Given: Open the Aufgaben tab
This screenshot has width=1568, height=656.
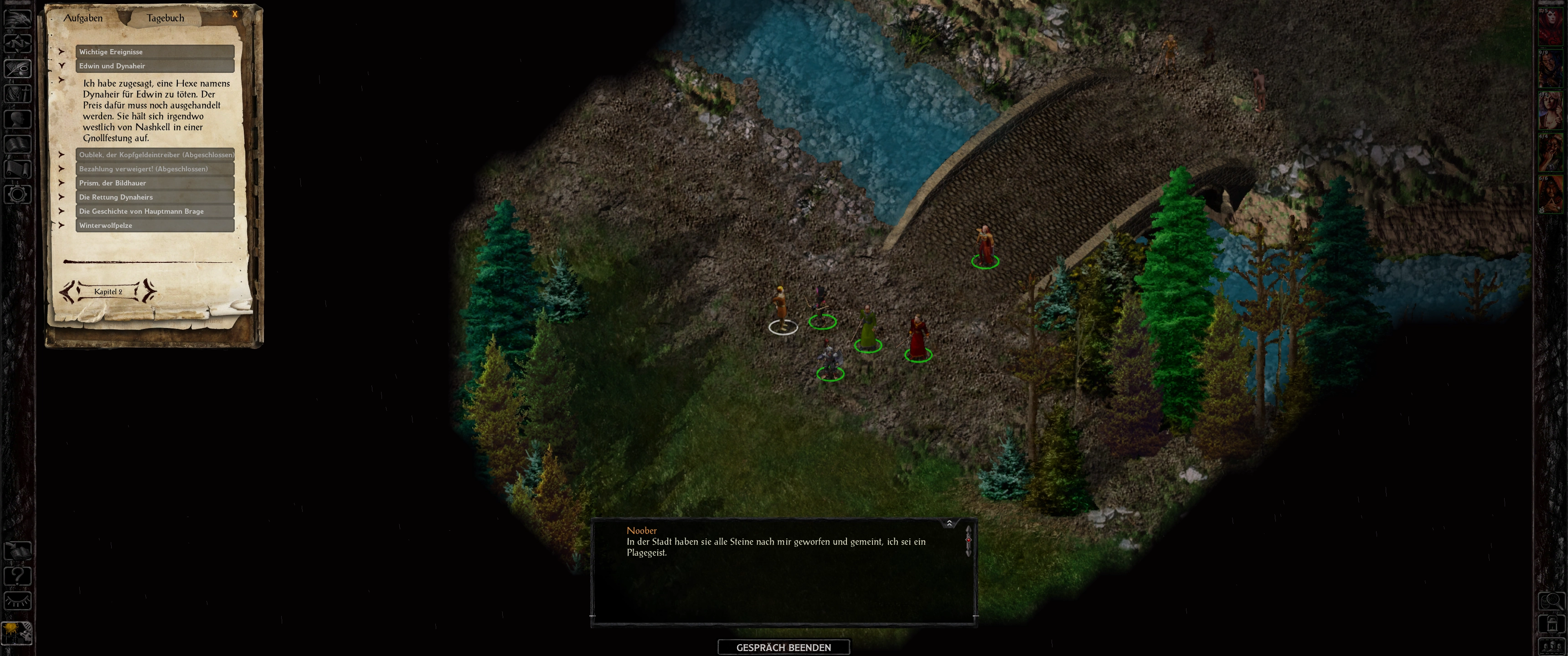Looking at the screenshot, I should pos(83,18).
